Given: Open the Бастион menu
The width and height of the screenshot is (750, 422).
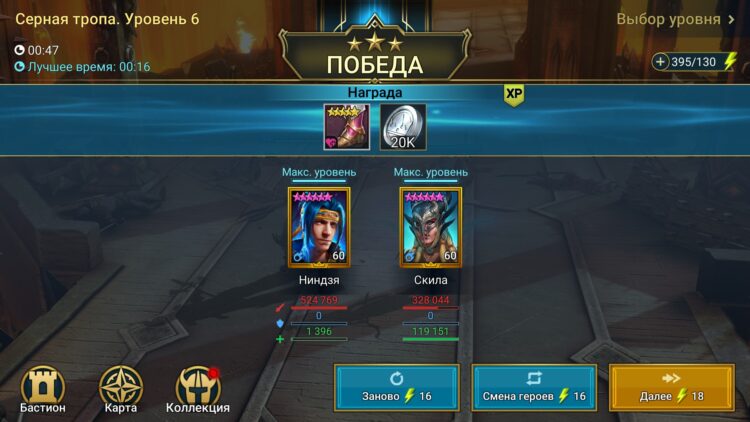Looking at the screenshot, I should (43, 389).
